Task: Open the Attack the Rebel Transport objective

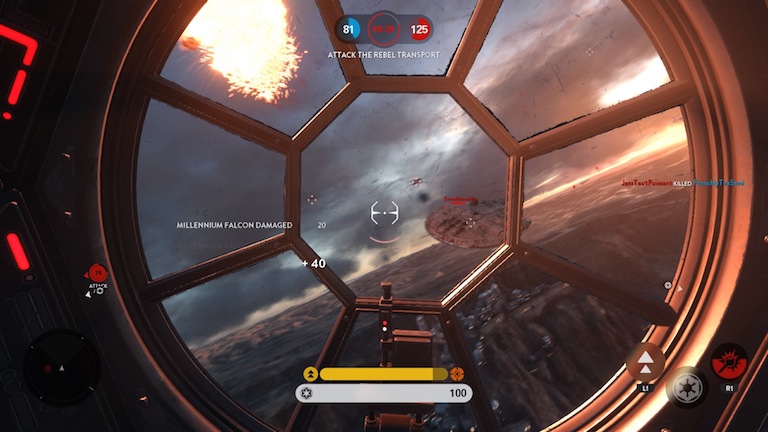Action: point(383,54)
